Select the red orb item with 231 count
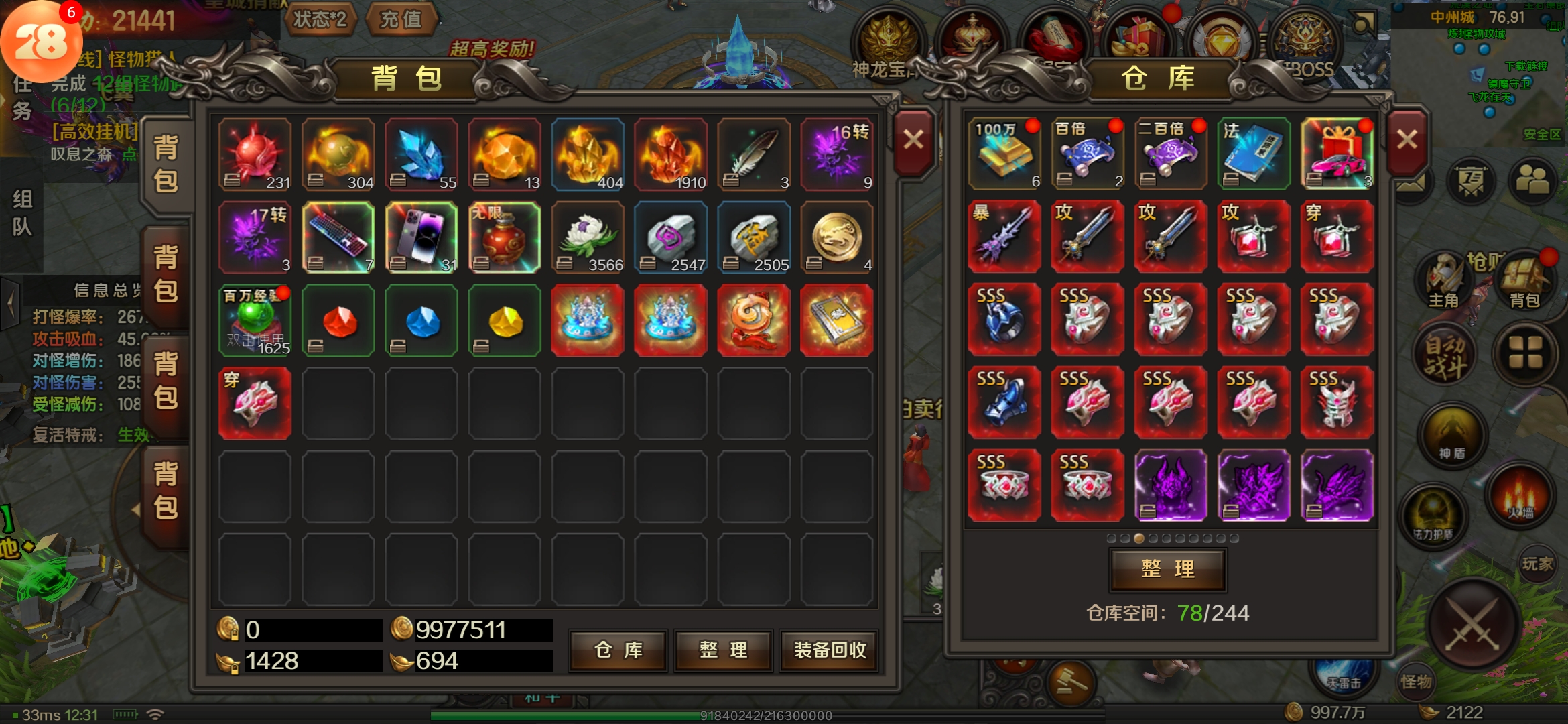Screen dimensions: 1568x724 [x=255, y=155]
